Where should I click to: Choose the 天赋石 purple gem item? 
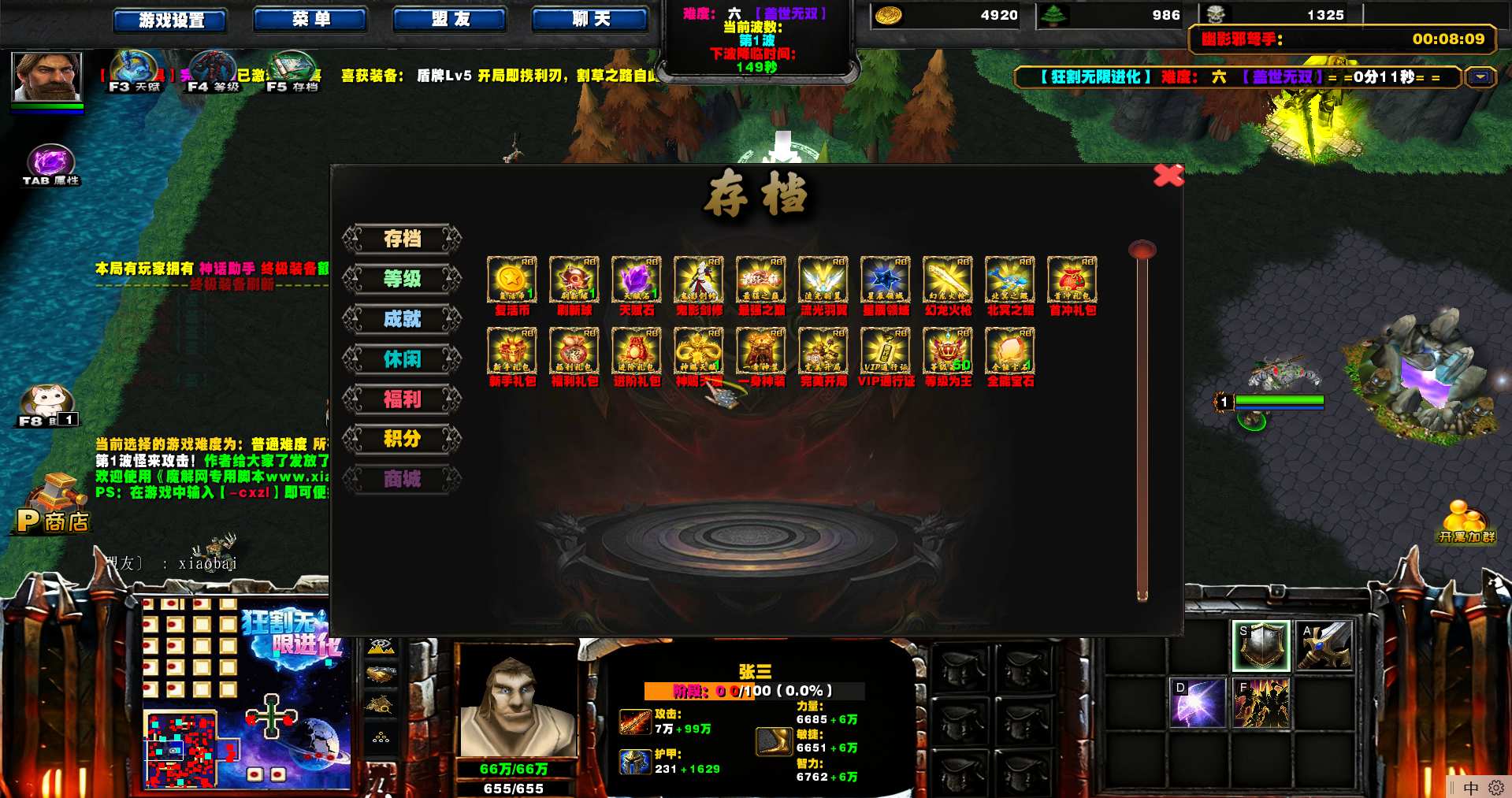pos(637,280)
